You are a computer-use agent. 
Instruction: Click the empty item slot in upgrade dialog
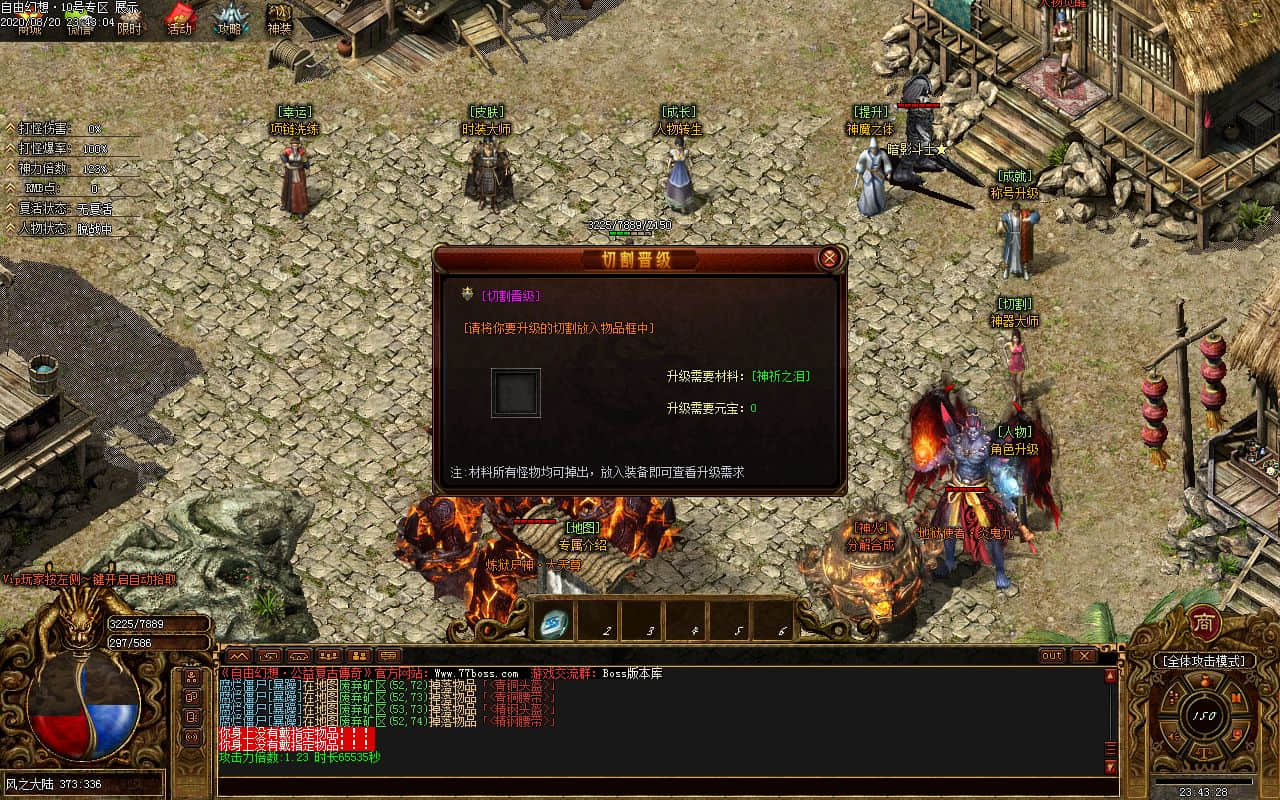point(516,393)
